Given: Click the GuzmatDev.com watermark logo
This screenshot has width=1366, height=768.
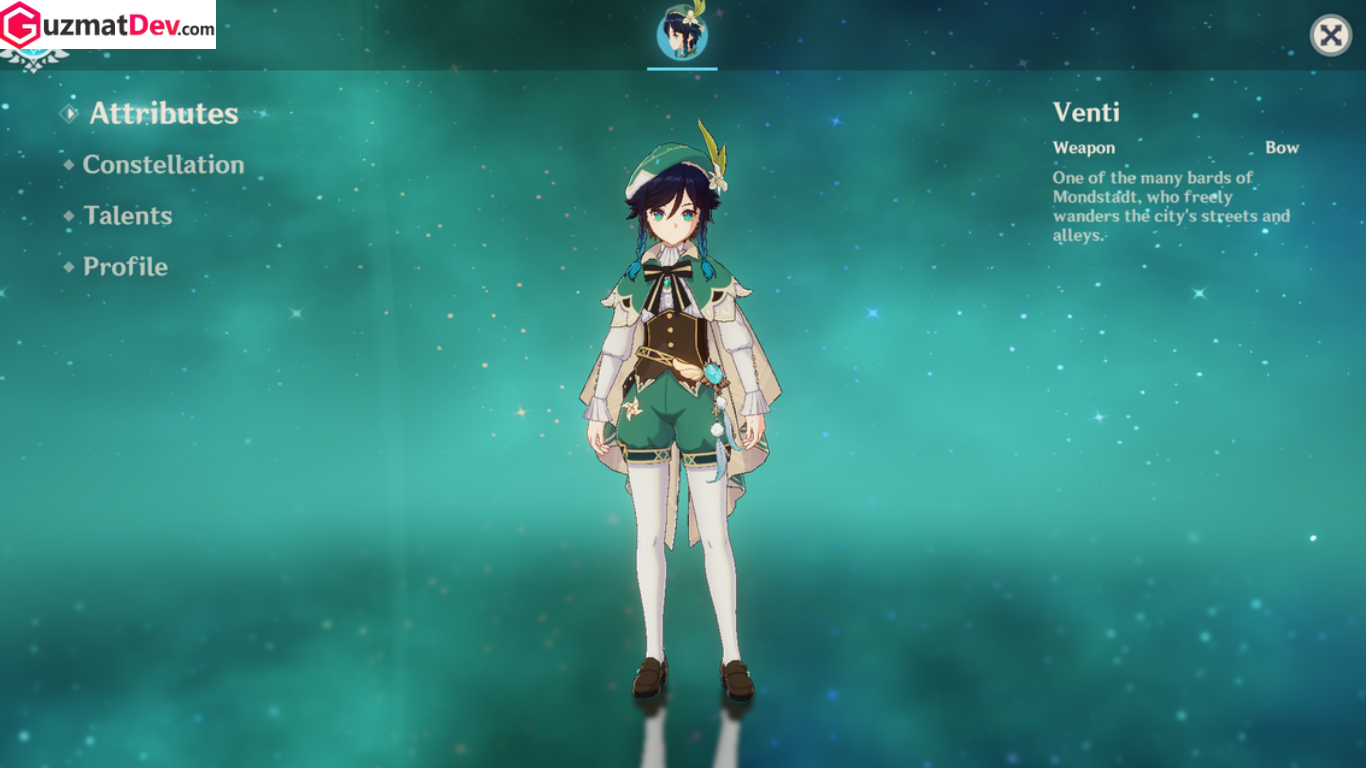Looking at the screenshot, I should (108, 25).
